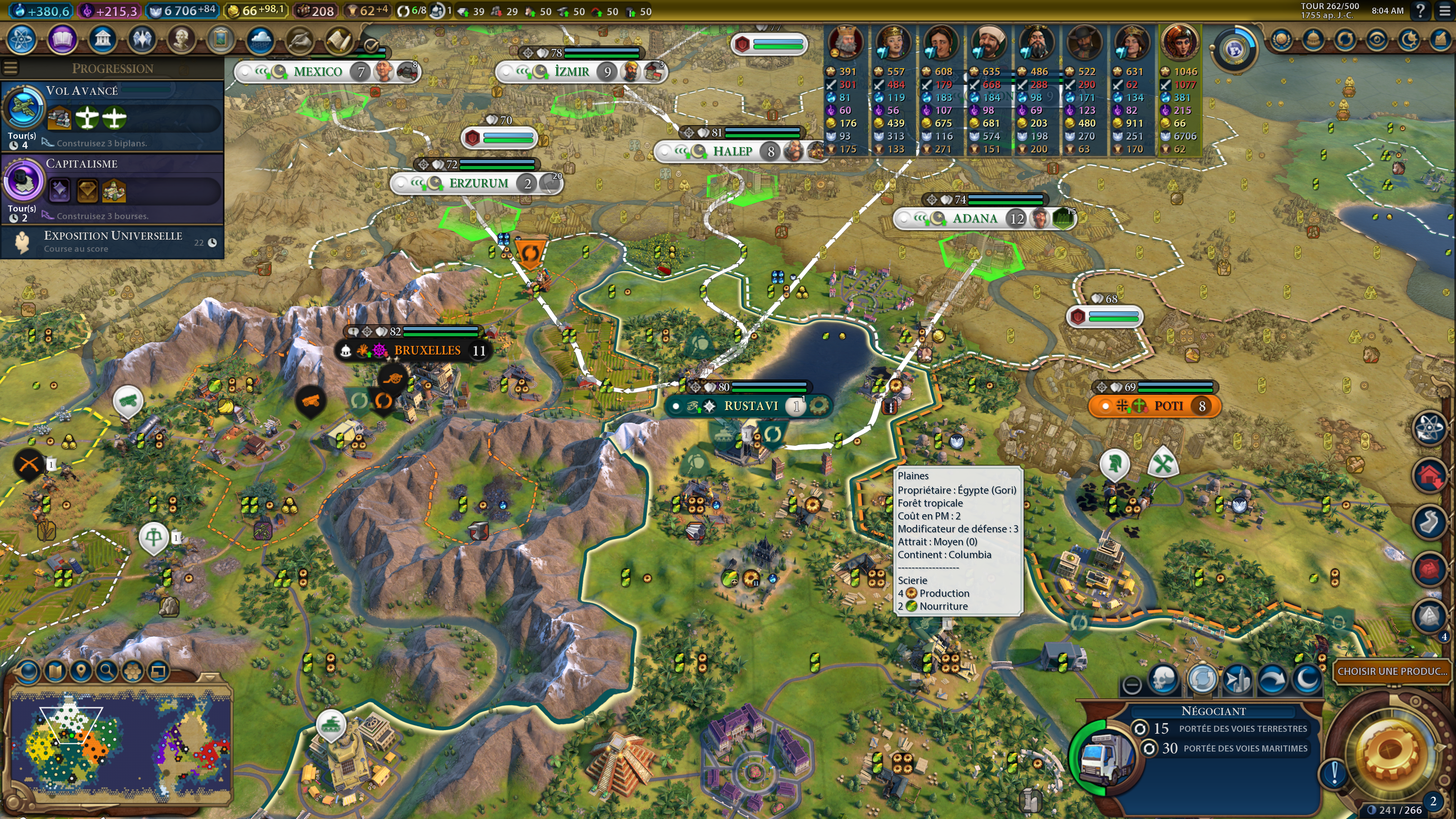Open the Great People bust icon
This screenshot has width=1456, height=819.
pyautogui.click(x=181, y=39)
